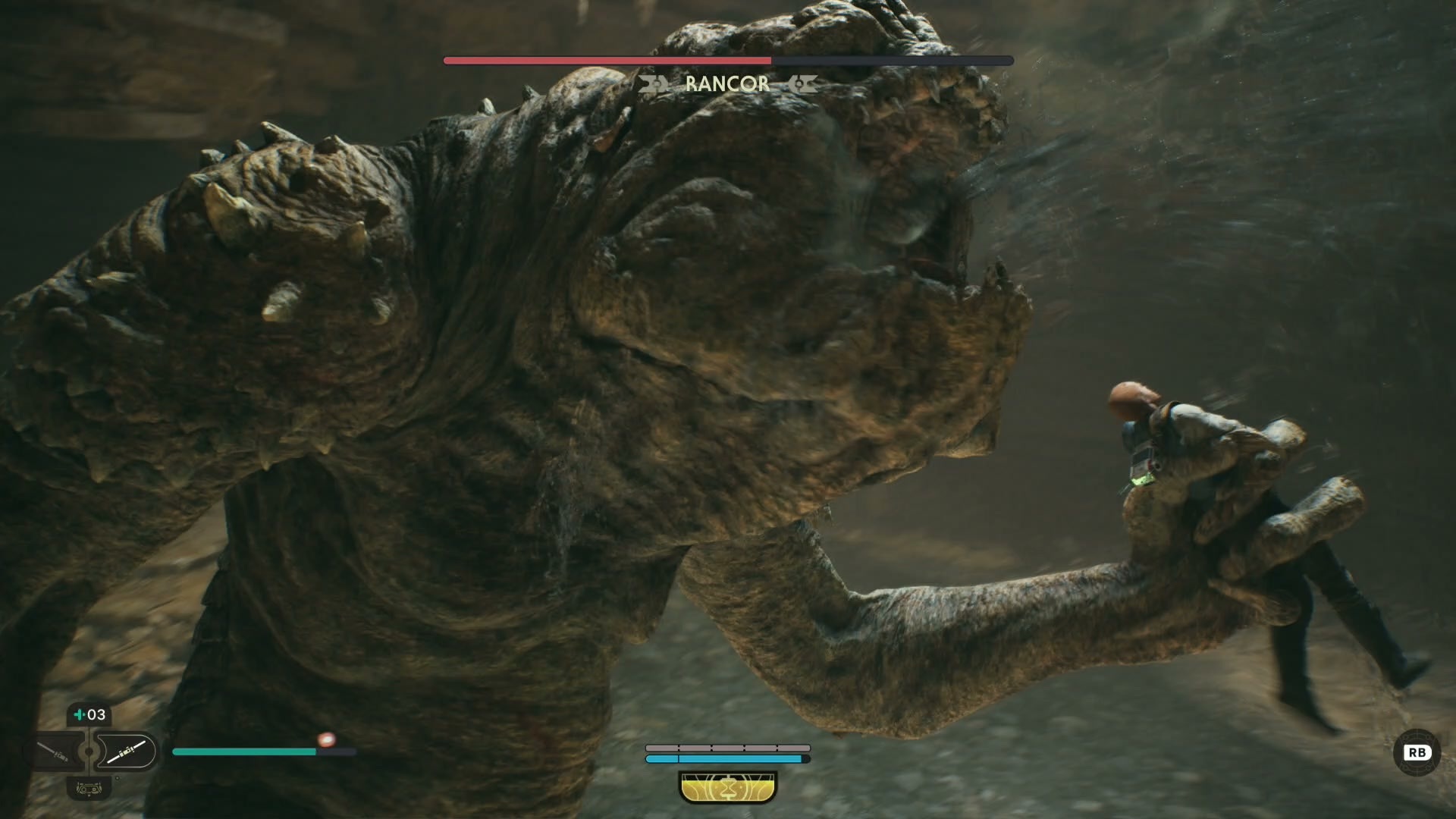The height and width of the screenshot is (819, 1456).
Task: Click the left crest icon beside the RANCOR name
Action: pos(654,83)
